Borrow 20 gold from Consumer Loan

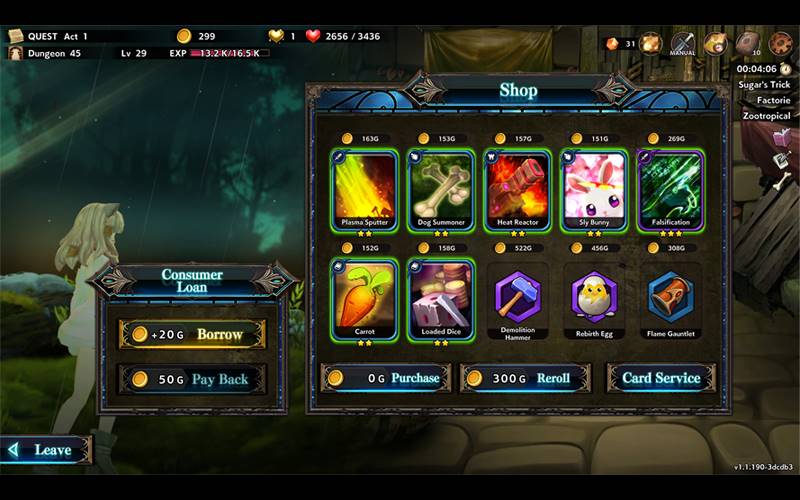click(192, 334)
